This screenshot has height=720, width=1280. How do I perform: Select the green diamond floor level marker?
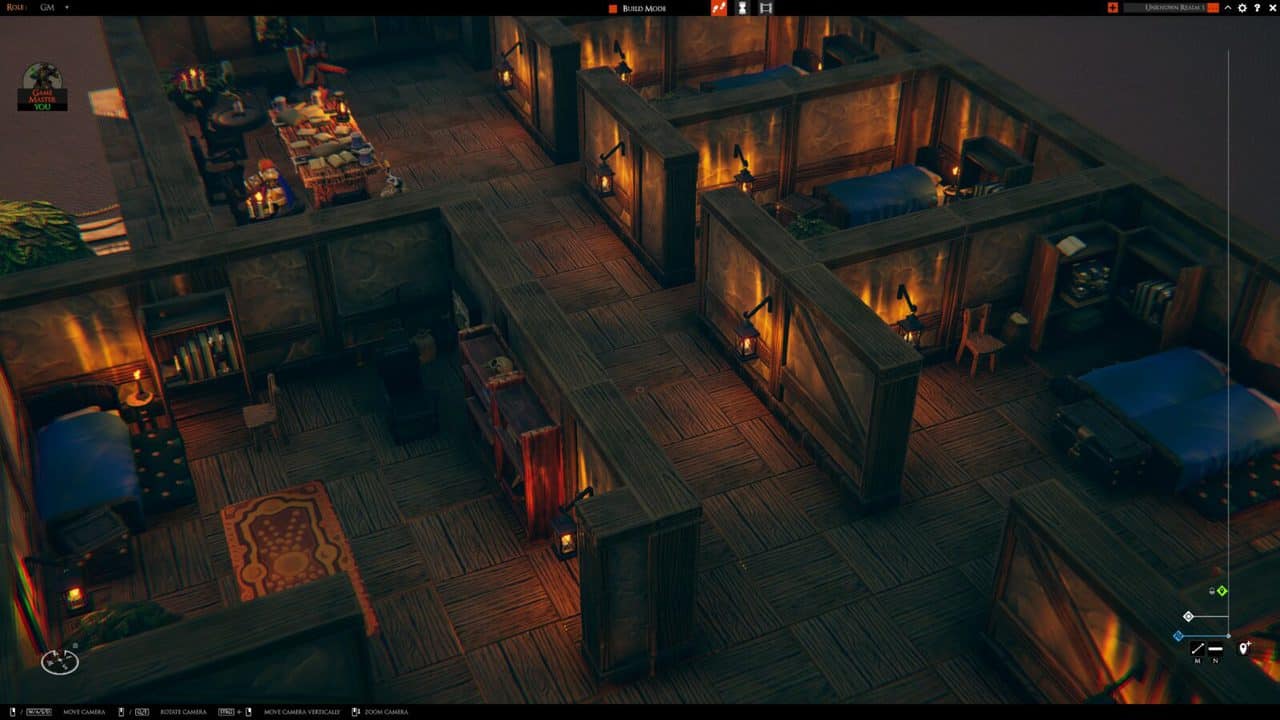click(1222, 591)
